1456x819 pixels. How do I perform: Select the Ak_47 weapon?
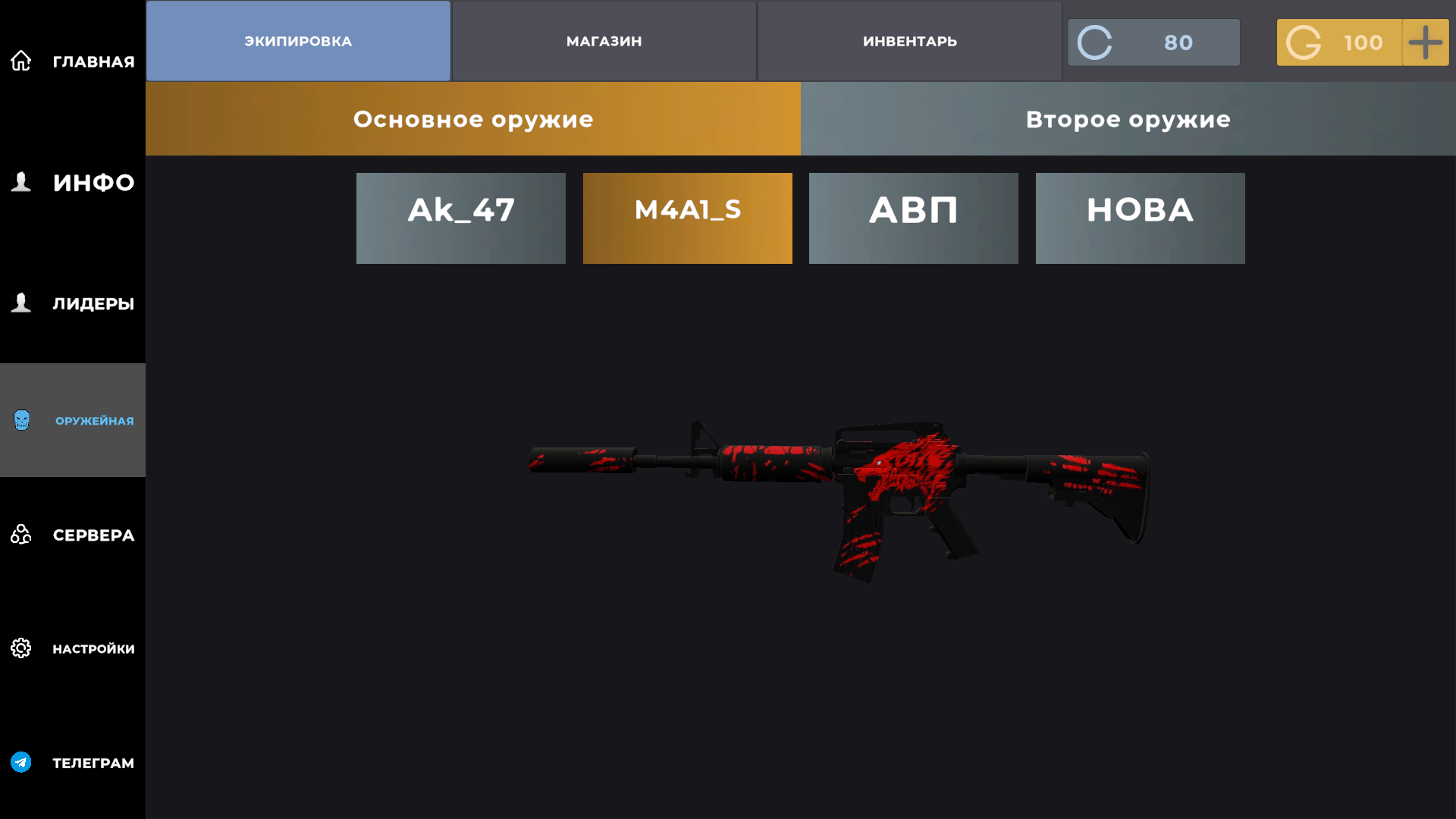pyautogui.click(x=460, y=218)
